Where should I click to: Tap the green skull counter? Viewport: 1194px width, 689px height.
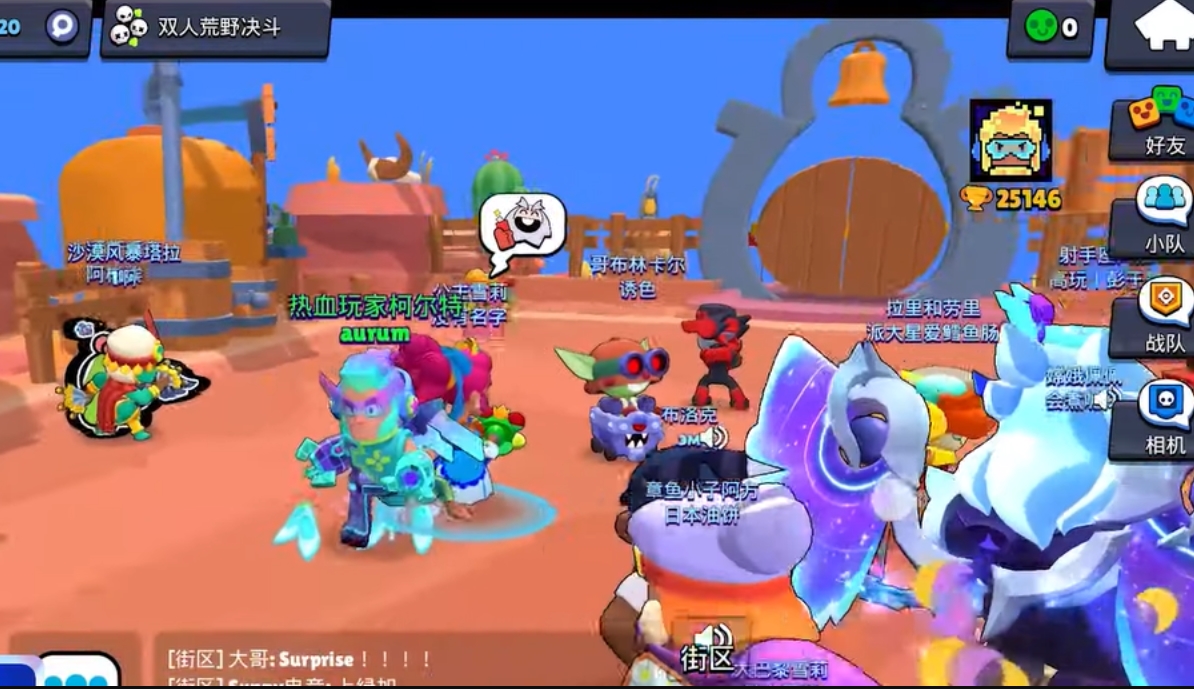(1049, 28)
